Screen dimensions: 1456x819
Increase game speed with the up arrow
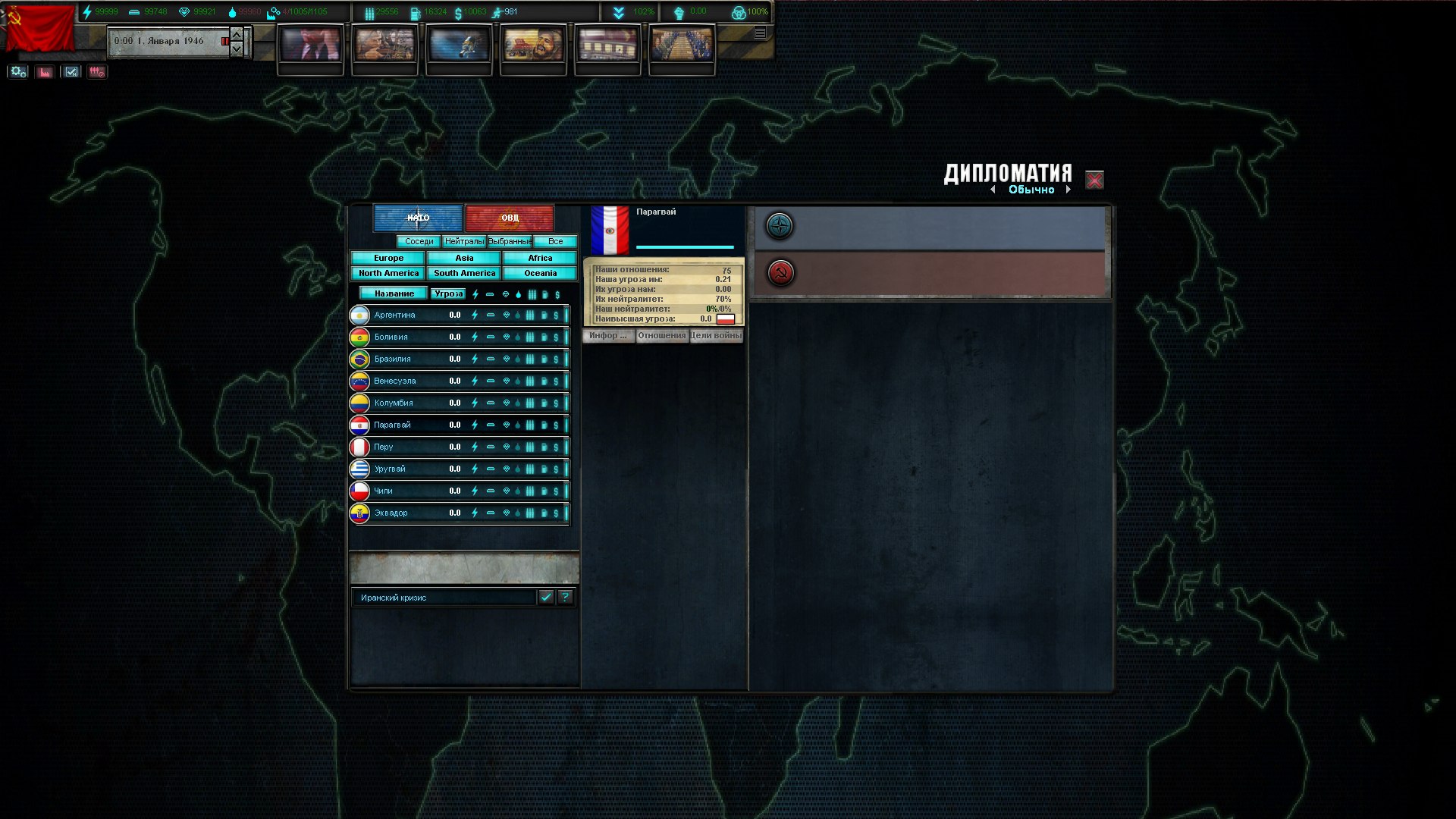[237, 34]
